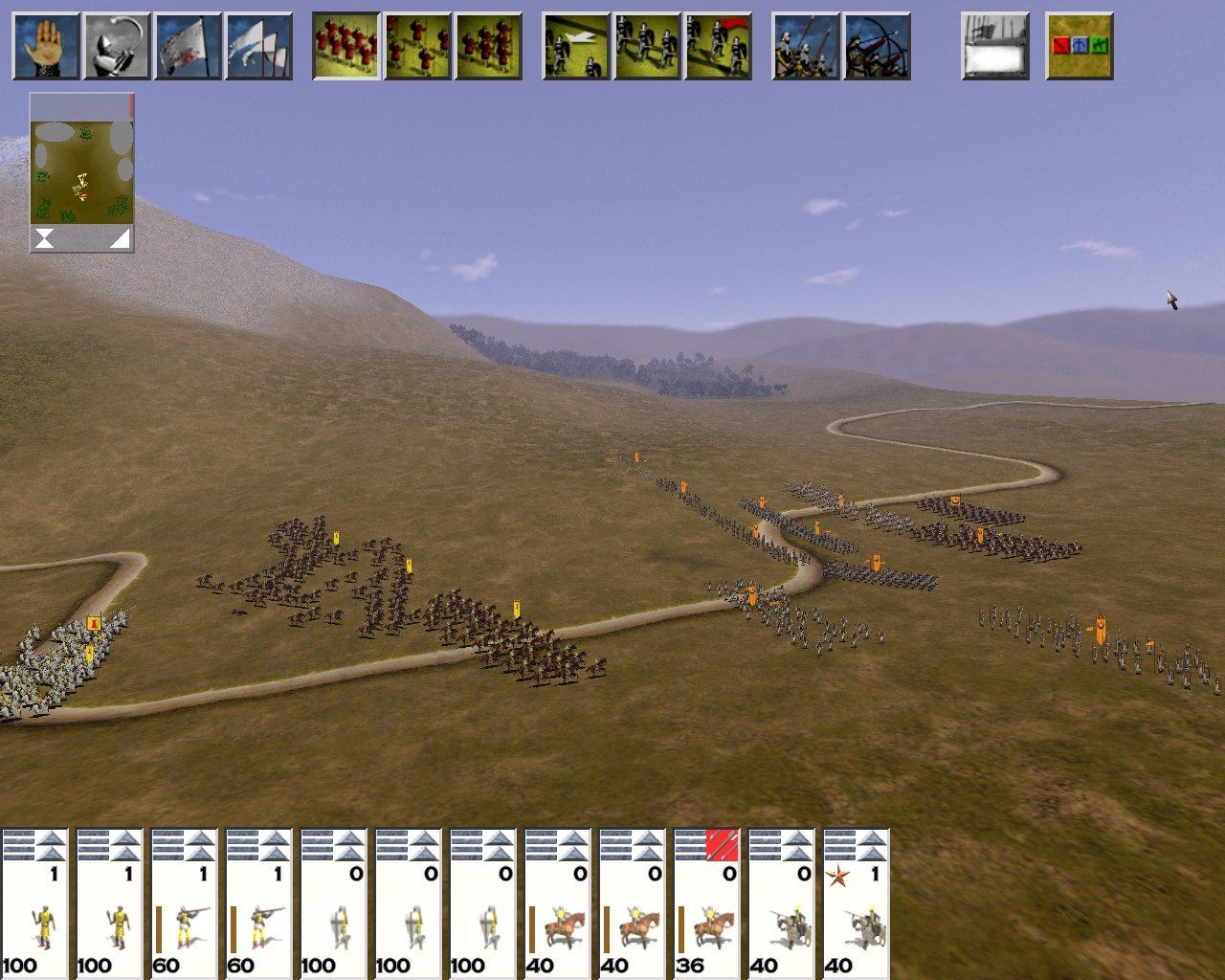1225x980 pixels.
Task: Choose the white flags withdraw icon
Action: 258,45
